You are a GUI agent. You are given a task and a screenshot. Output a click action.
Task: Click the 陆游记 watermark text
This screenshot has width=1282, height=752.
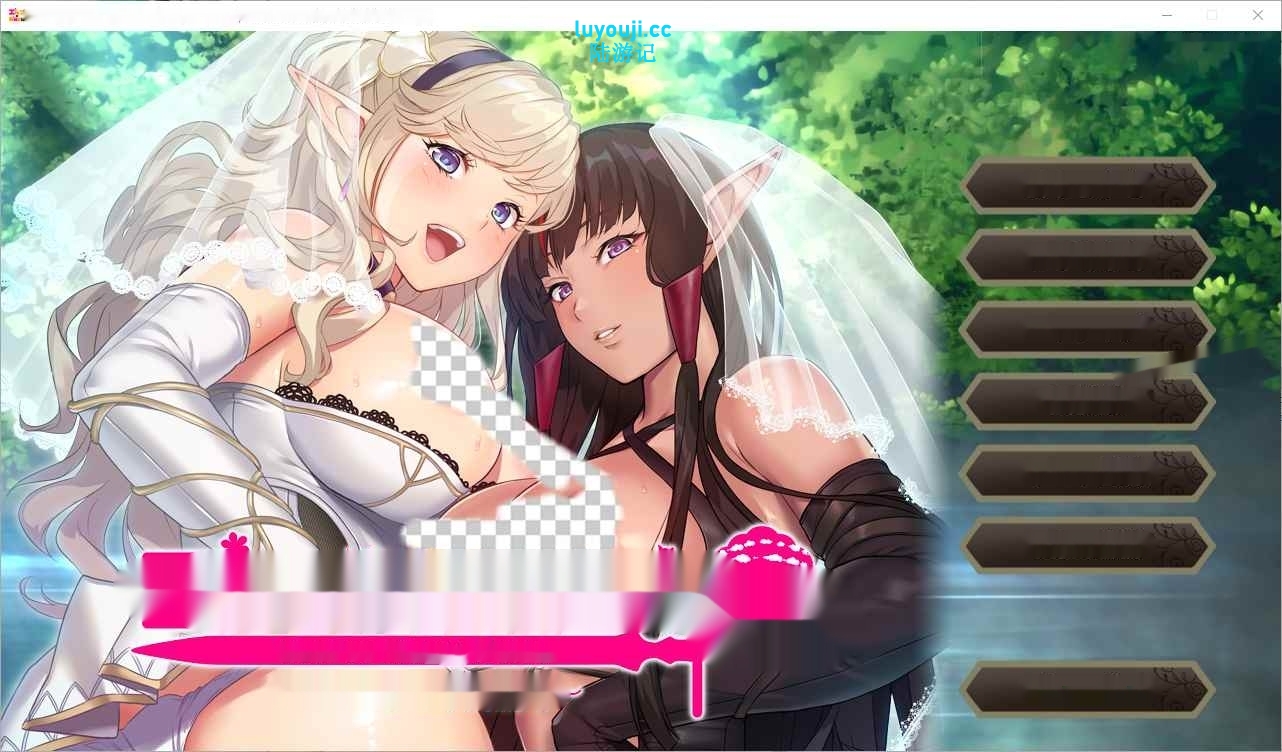(x=622, y=52)
